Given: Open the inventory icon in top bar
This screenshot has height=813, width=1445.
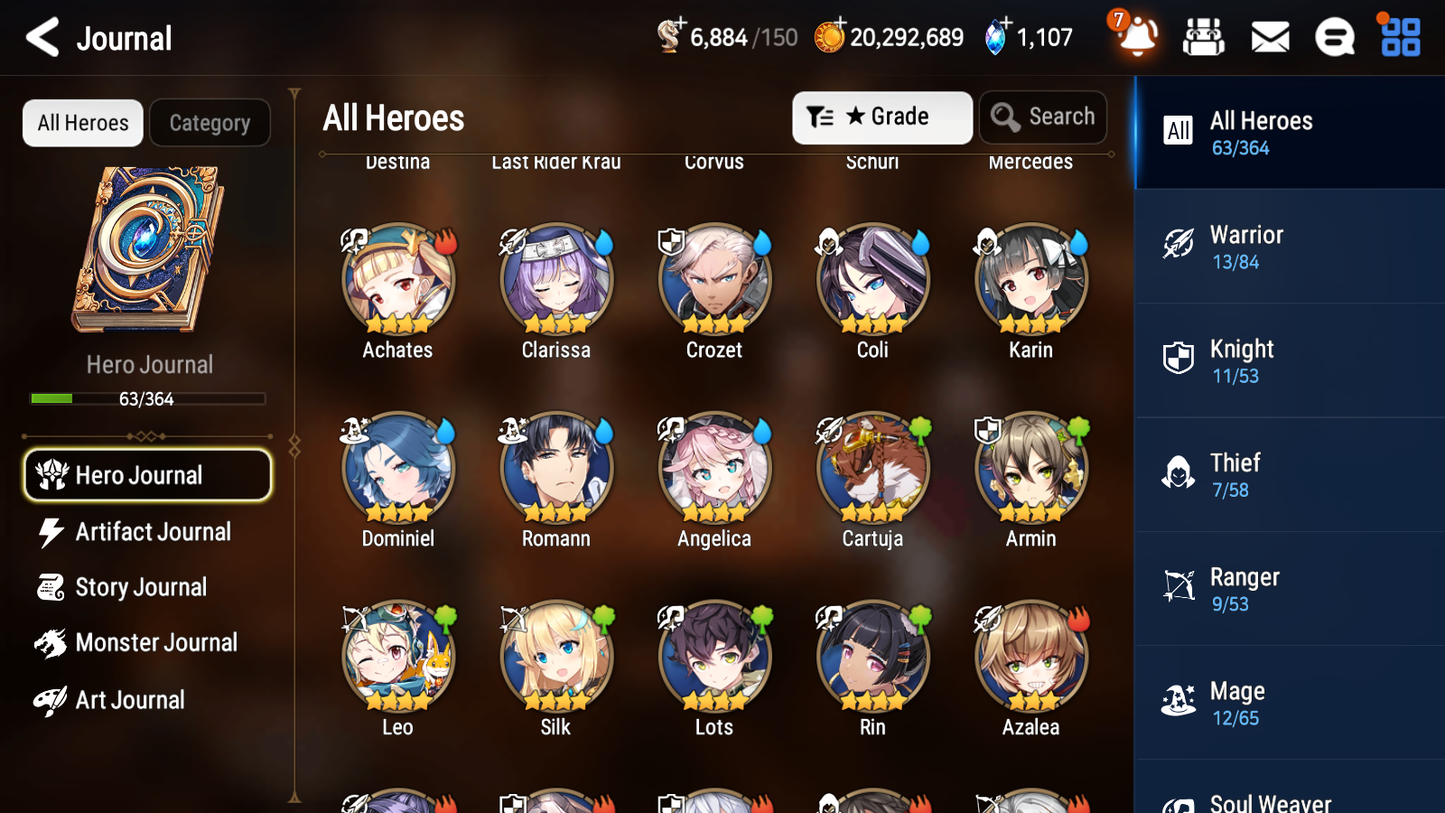Looking at the screenshot, I should pos(1203,36).
